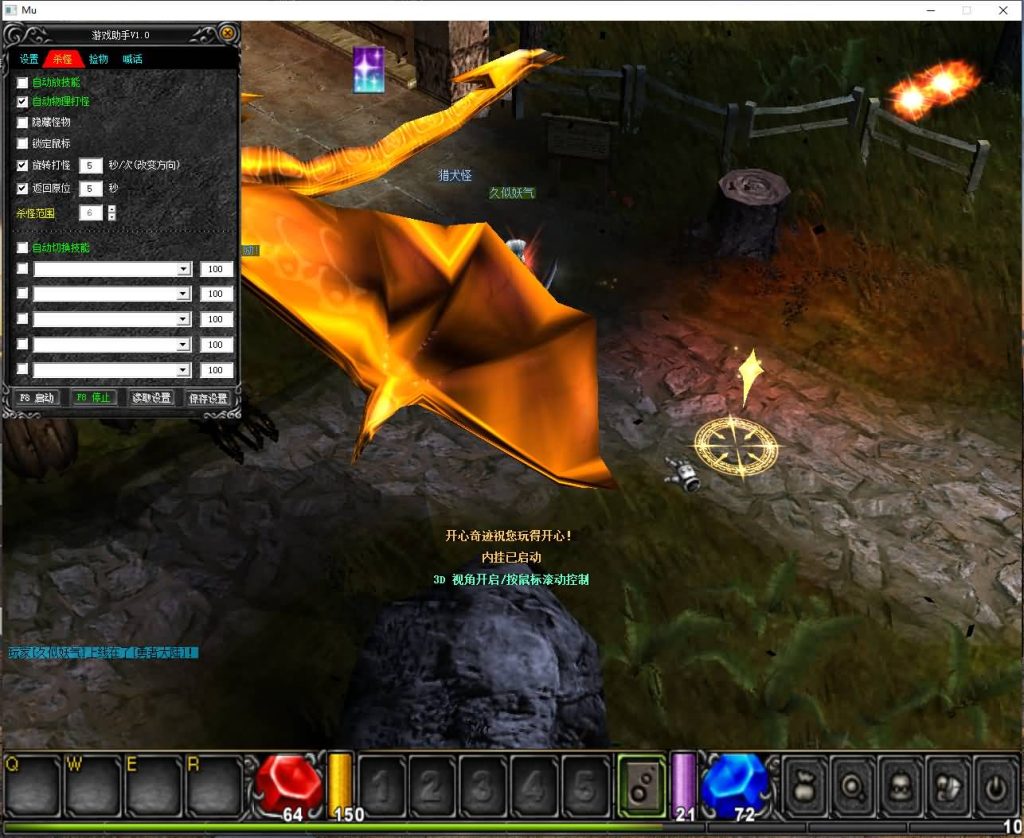The height and width of the screenshot is (838, 1024).
Task: Save settings with the 保存设置 button
Action: pos(208,398)
